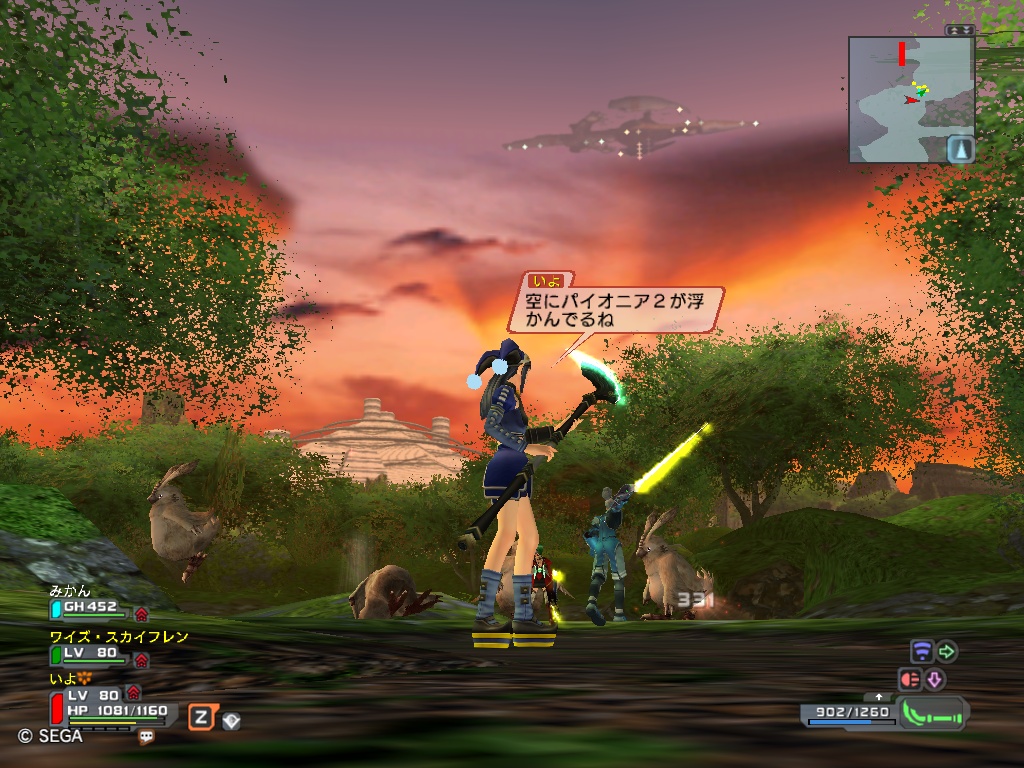1024x768 pixels.
Task: Open the chat speech-bubble icon
Action: tap(147, 736)
